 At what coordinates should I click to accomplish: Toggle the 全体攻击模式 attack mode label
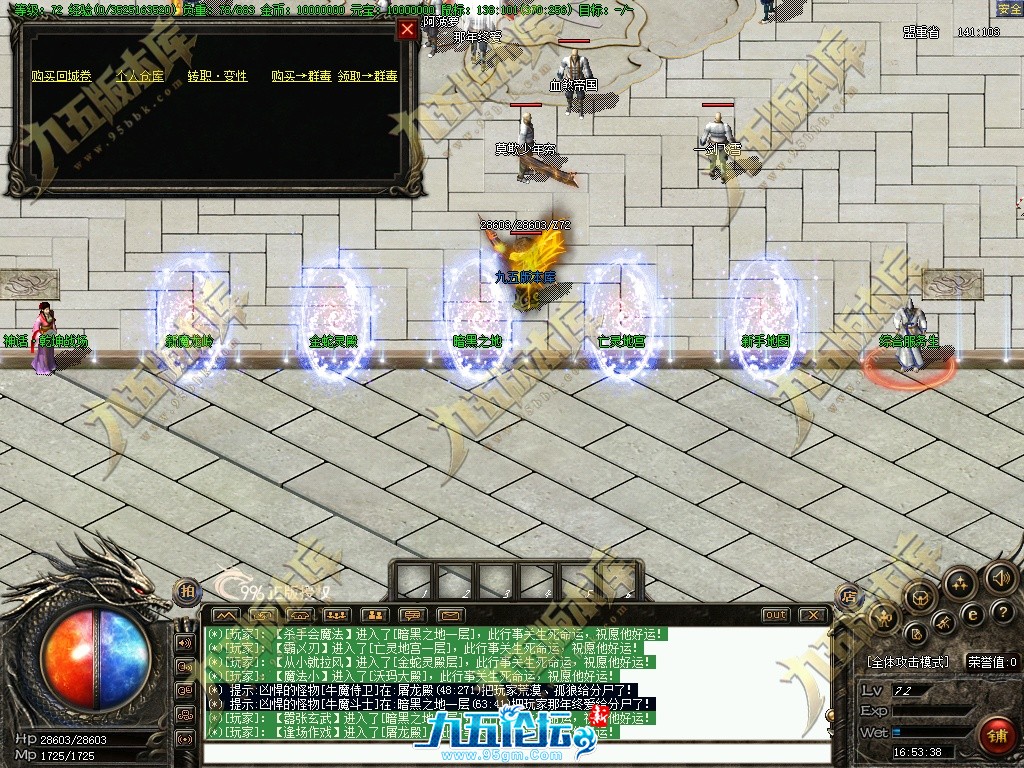pos(908,662)
